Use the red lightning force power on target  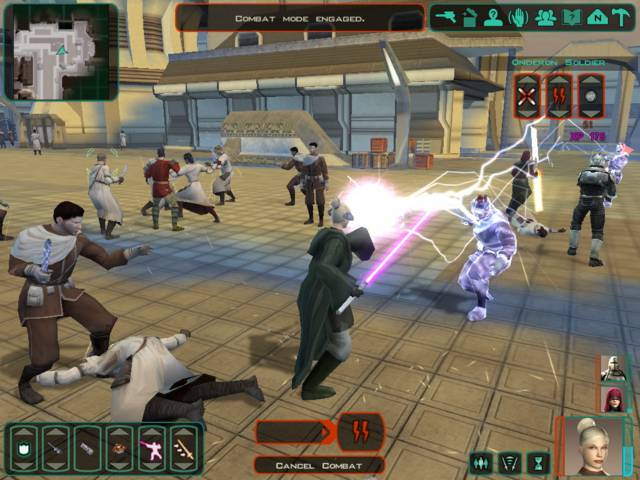tap(558, 98)
